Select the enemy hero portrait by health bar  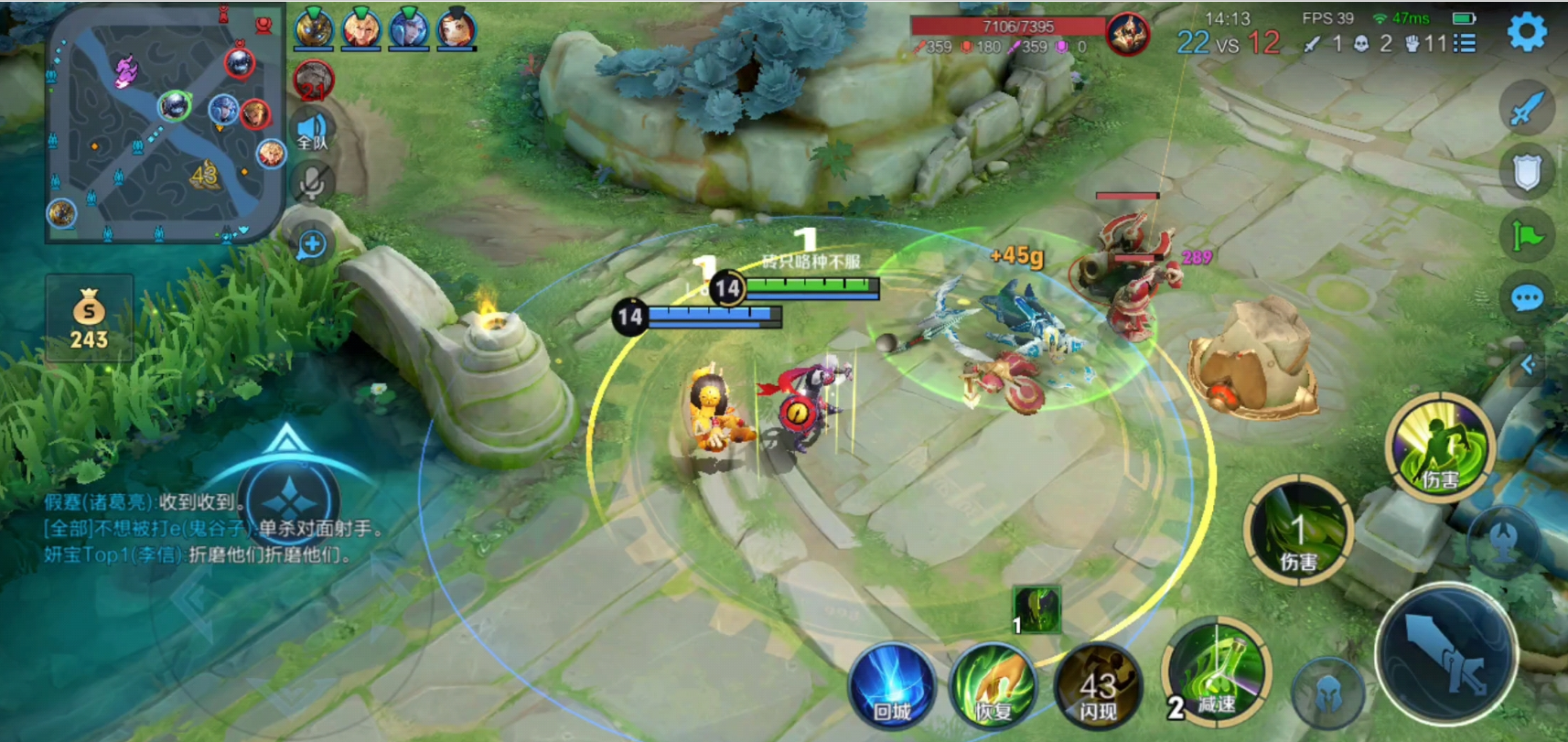pos(1128,35)
